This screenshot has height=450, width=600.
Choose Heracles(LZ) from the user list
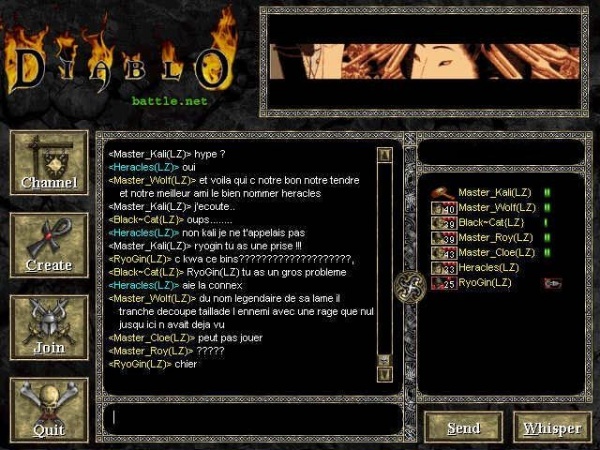(488, 267)
